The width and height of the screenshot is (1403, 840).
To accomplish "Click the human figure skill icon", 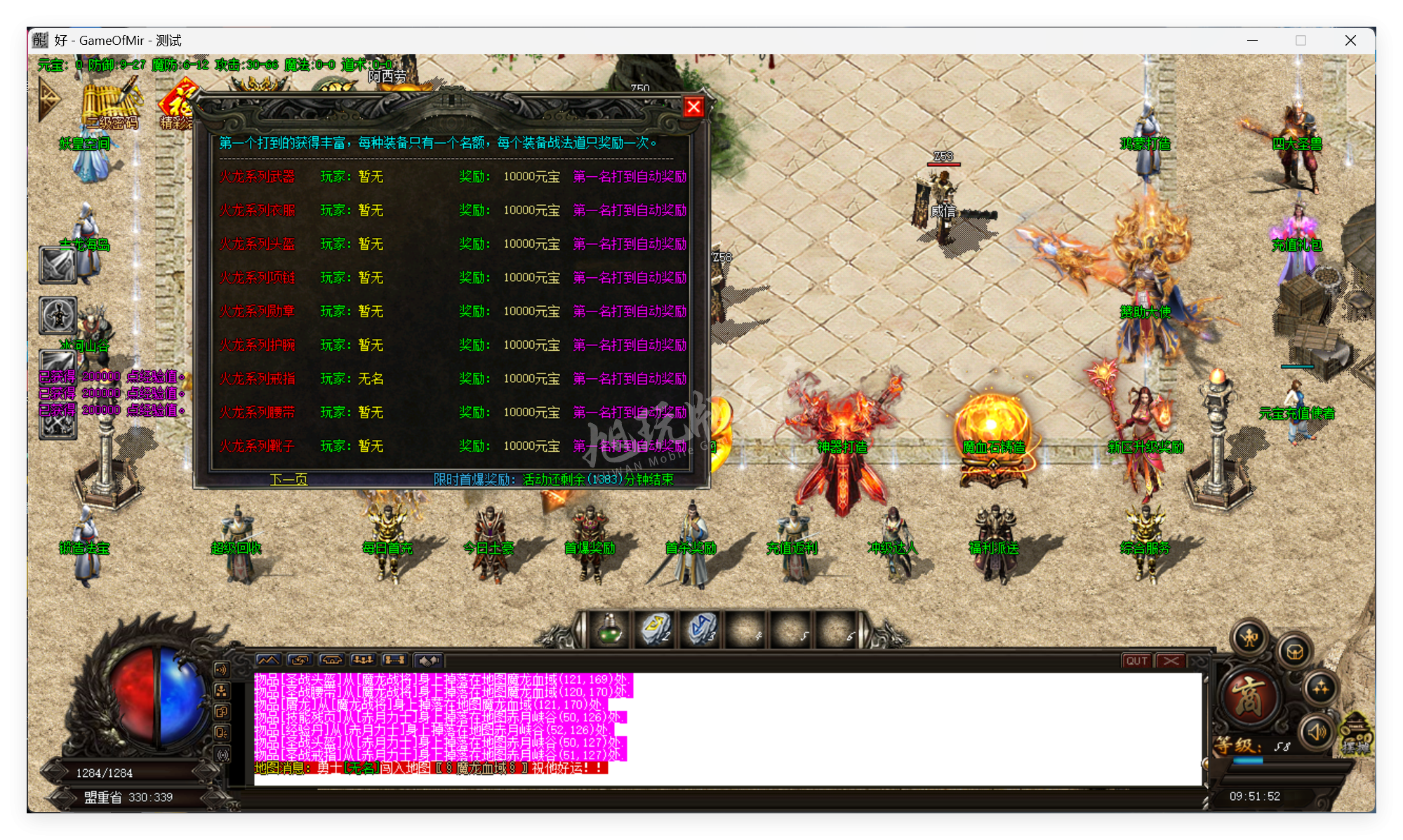I will pyautogui.click(x=58, y=316).
